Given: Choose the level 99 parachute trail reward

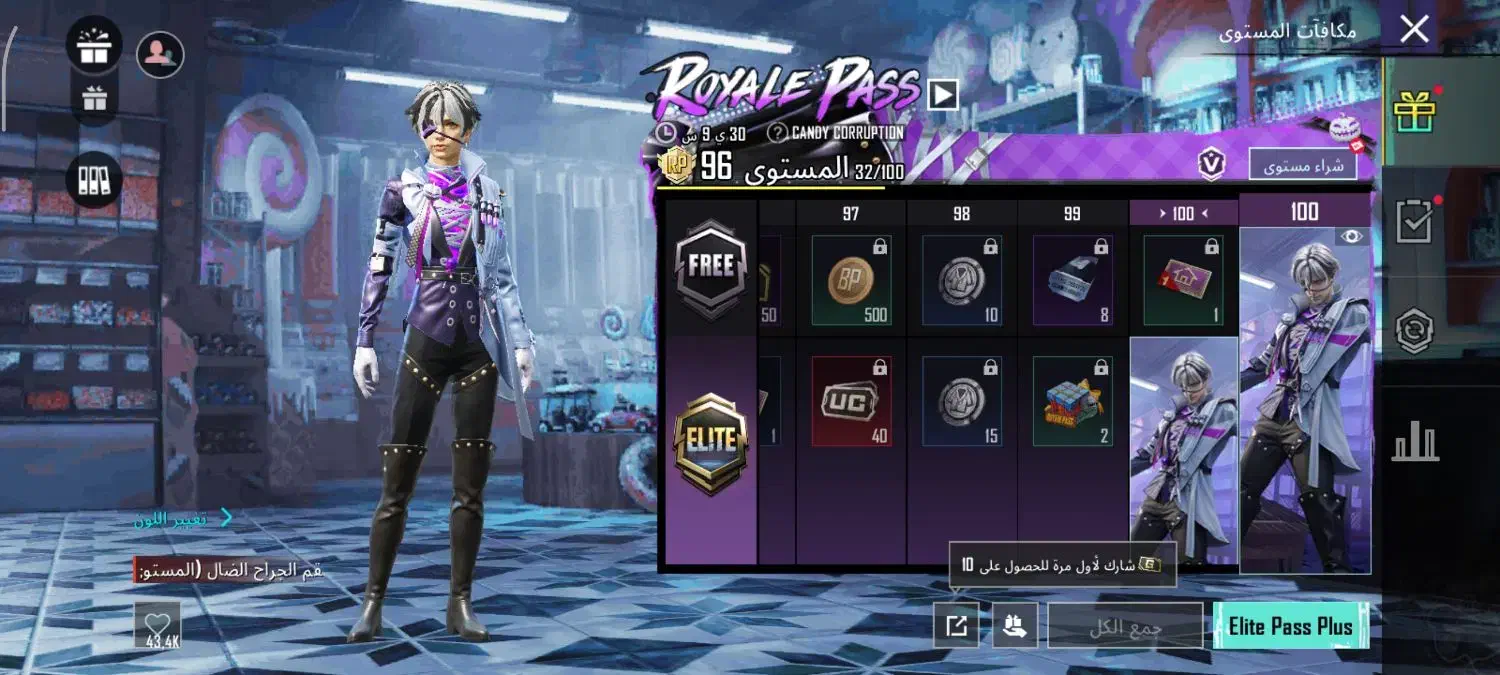Looking at the screenshot, I should 1072,280.
